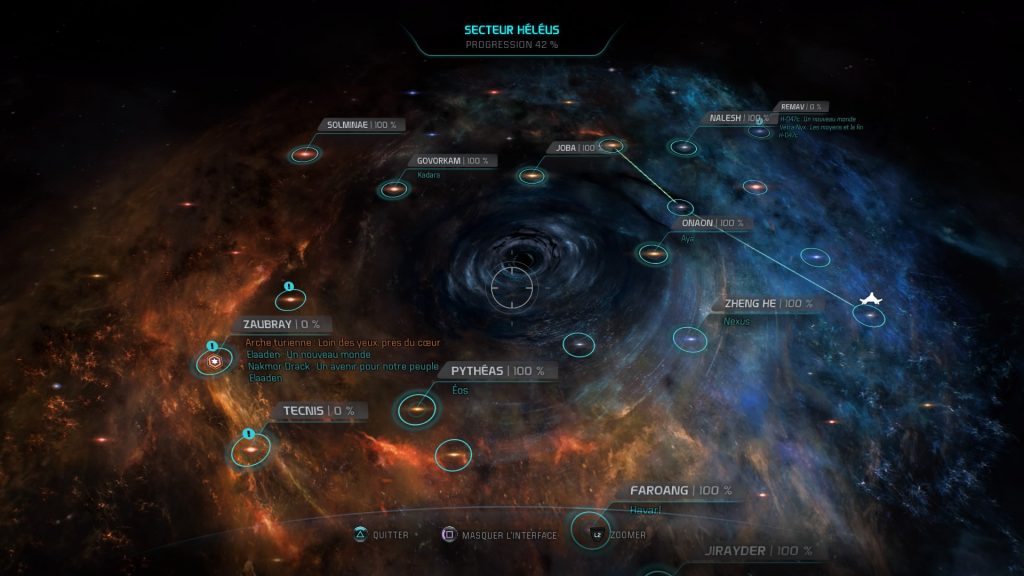Choose the Onaon system marker
Viewport: 1024px width, 576px height.
point(653,254)
